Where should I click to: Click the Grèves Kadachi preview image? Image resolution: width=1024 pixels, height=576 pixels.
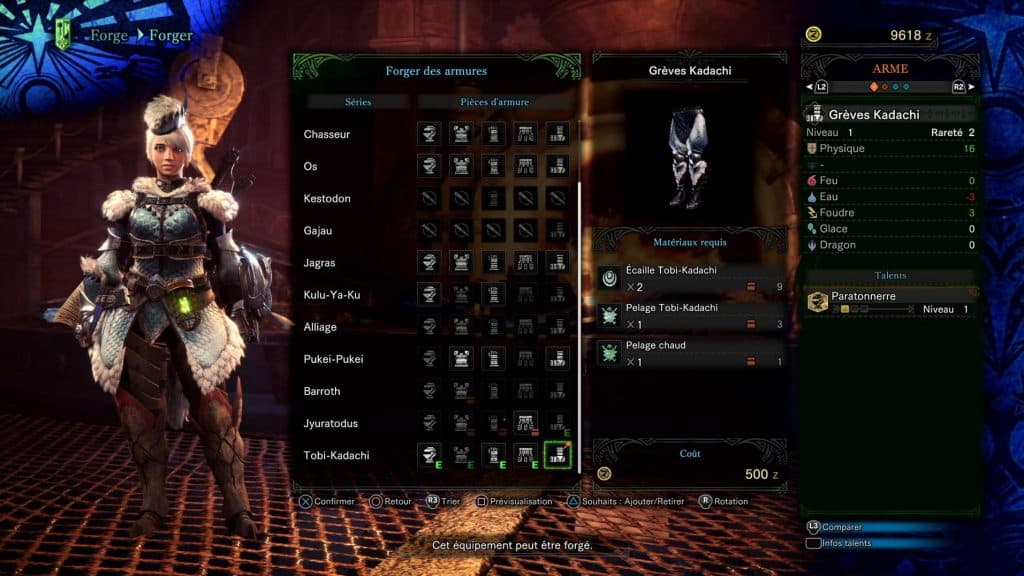(x=690, y=158)
